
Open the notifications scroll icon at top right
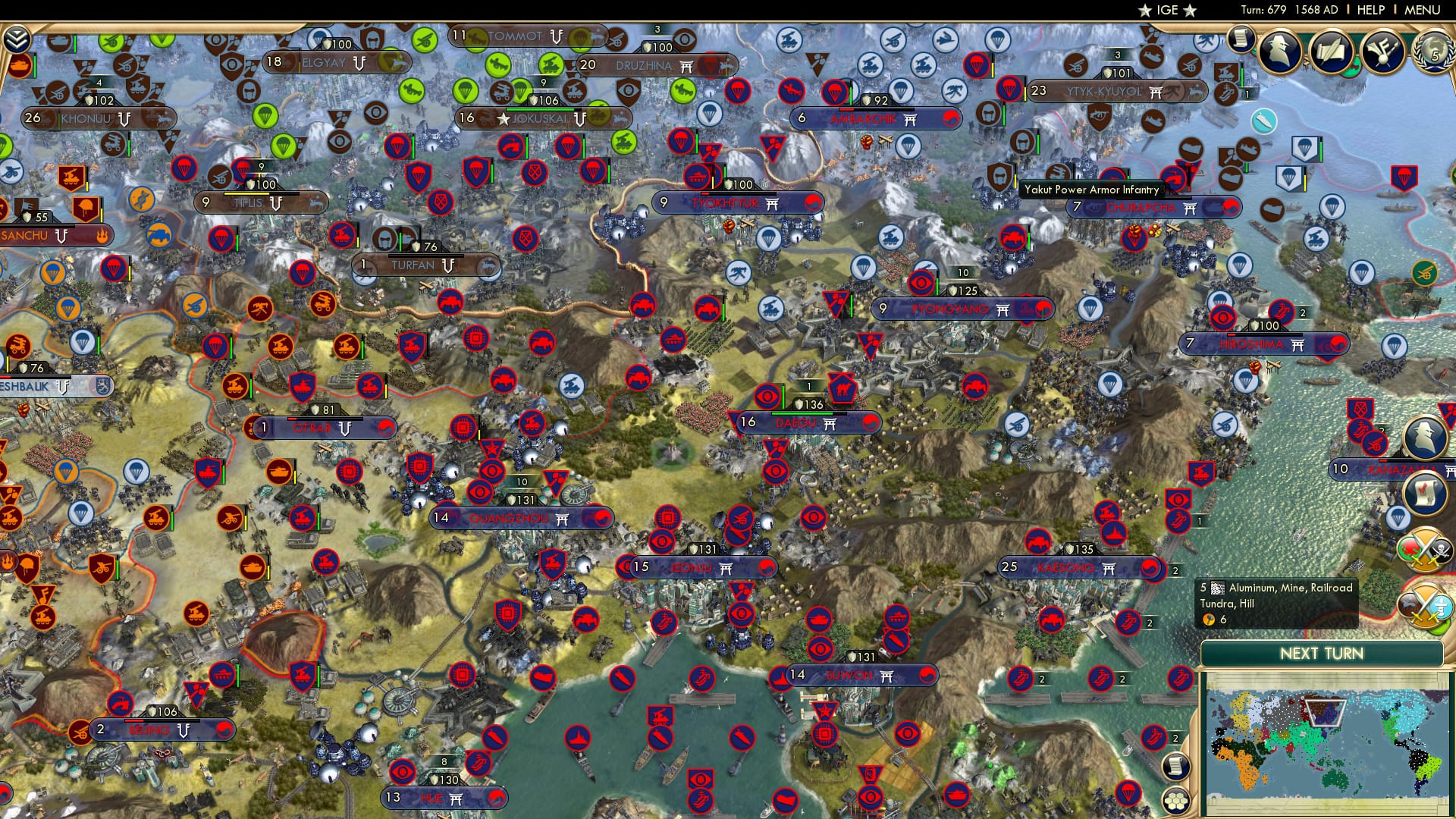point(1241,39)
